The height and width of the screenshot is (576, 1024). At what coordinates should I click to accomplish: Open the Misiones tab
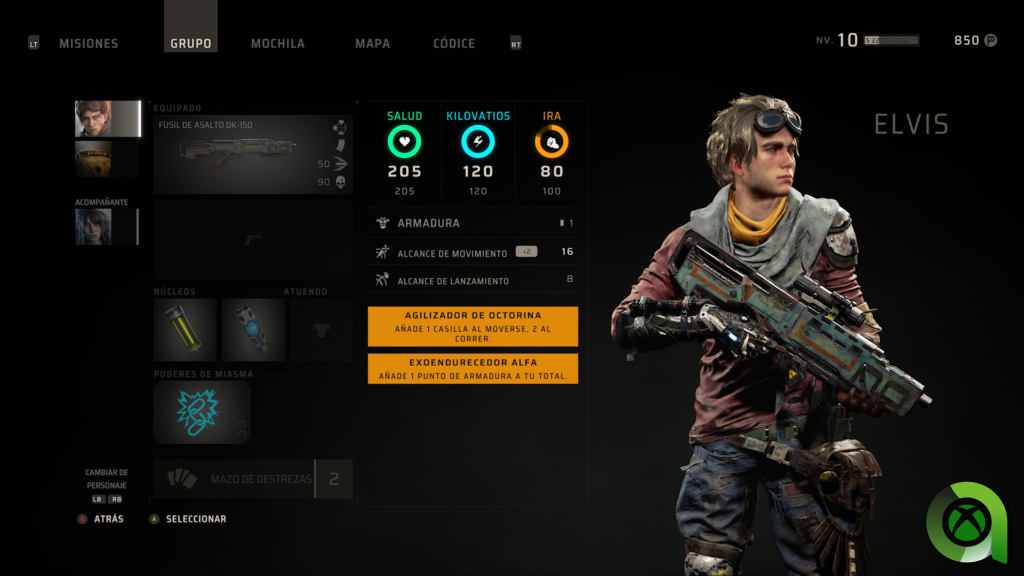point(88,43)
